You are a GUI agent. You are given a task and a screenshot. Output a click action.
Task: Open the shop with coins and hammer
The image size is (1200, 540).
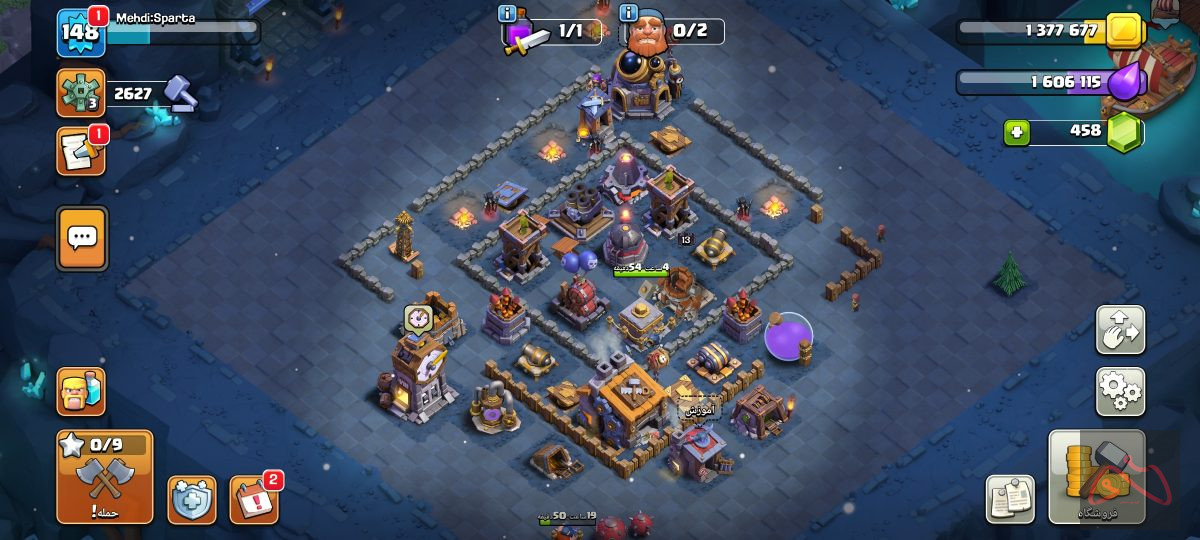[x=1096, y=477]
